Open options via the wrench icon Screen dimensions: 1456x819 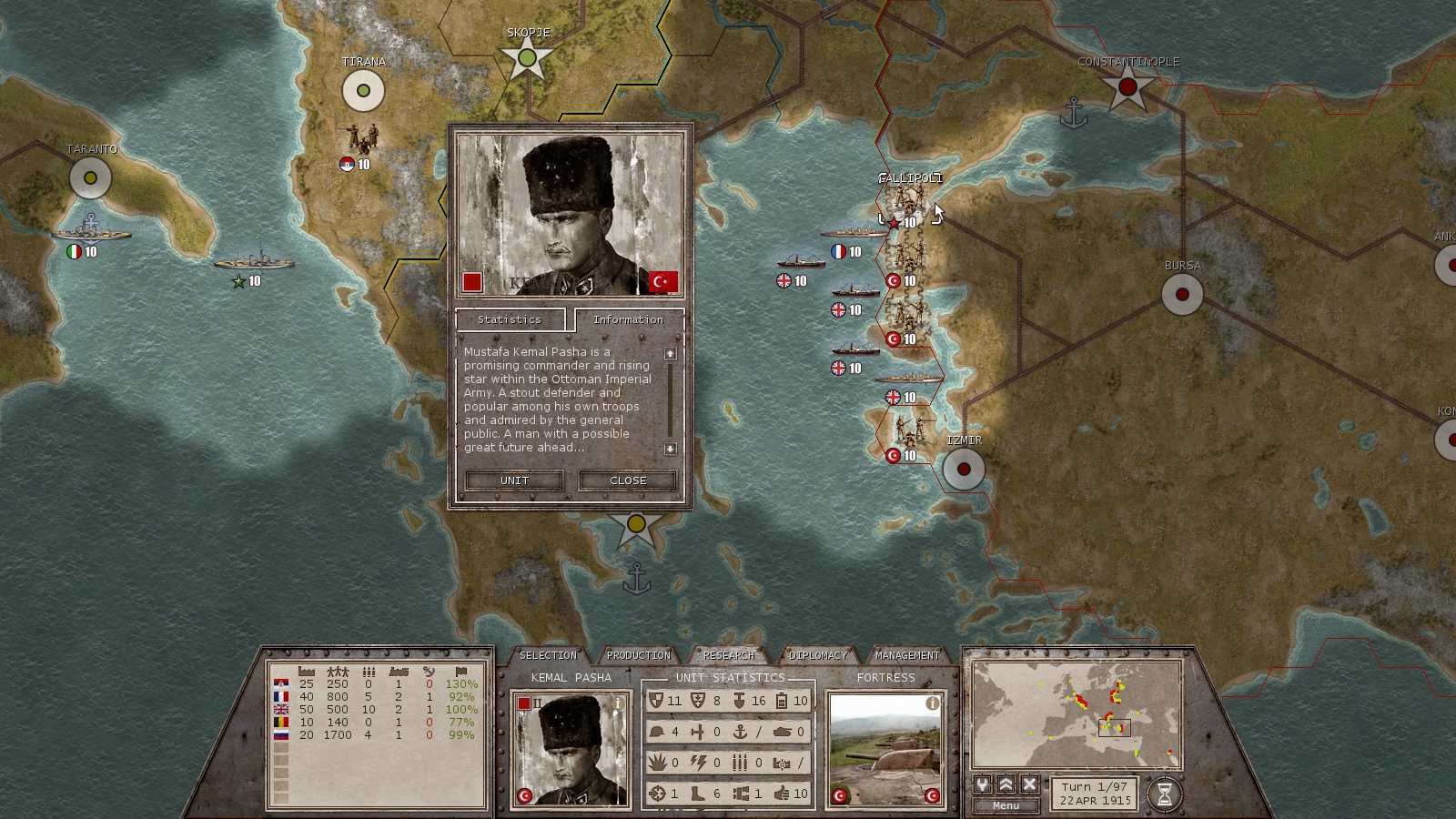[x=983, y=785]
